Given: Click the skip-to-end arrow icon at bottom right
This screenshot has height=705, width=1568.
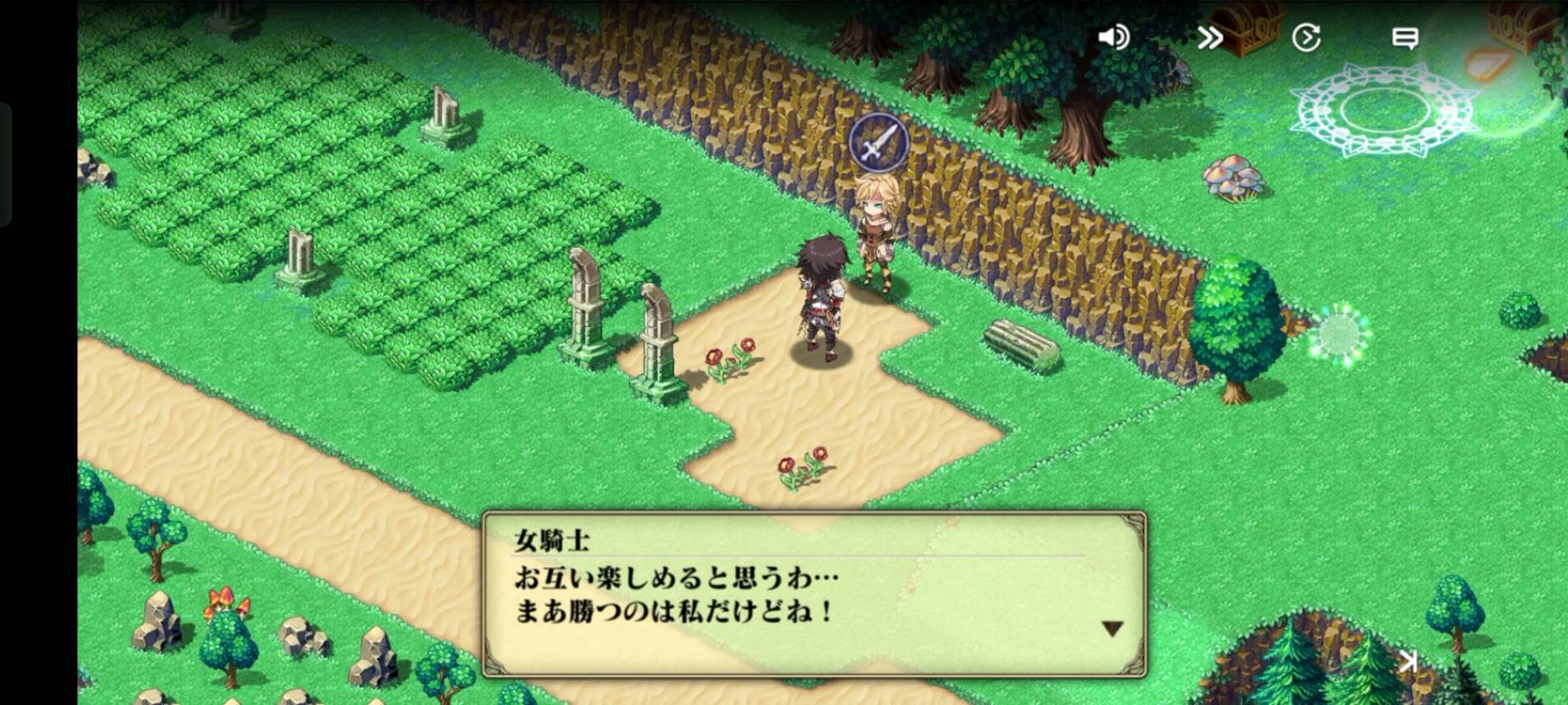Looking at the screenshot, I should [1408, 661].
